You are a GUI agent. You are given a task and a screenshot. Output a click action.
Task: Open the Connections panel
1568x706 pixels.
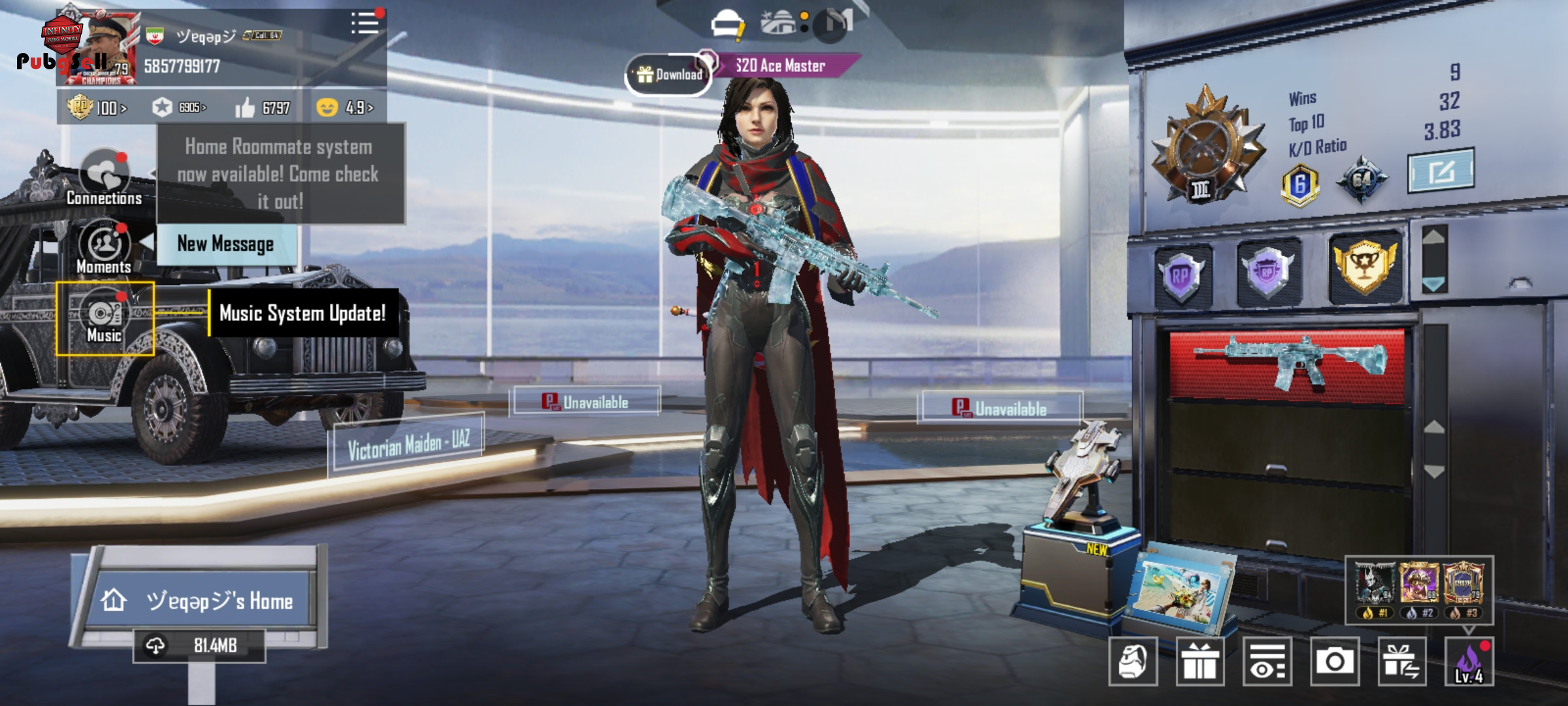[105, 178]
